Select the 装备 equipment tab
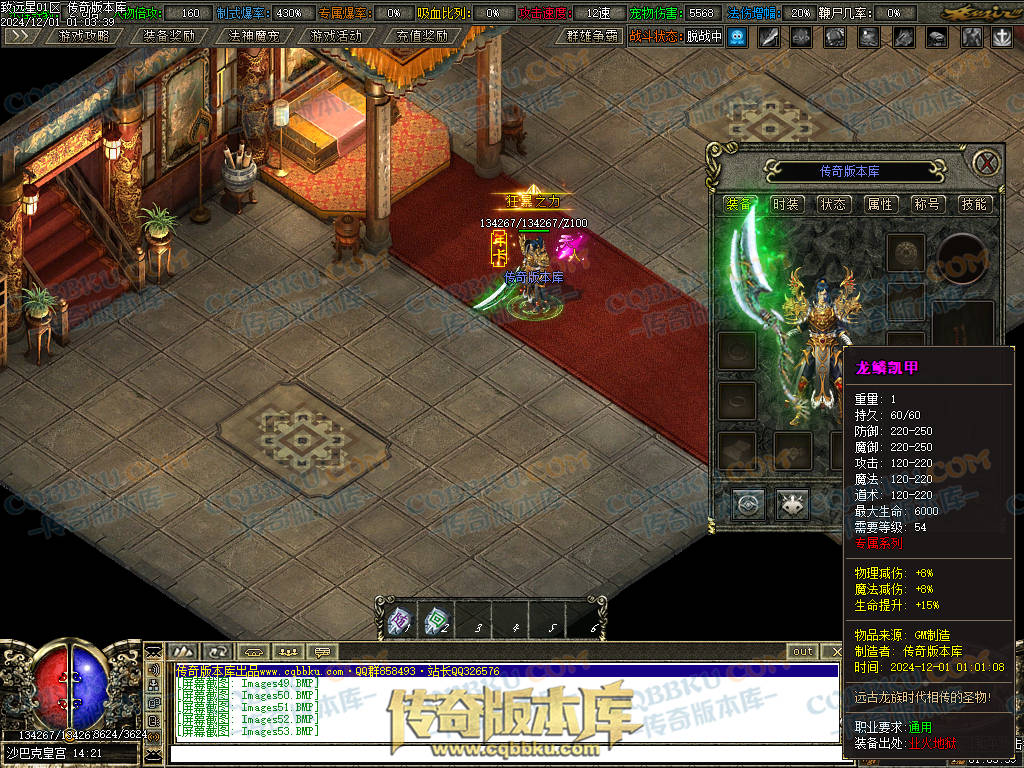The width and height of the screenshot is (1024, 768). 739,204
